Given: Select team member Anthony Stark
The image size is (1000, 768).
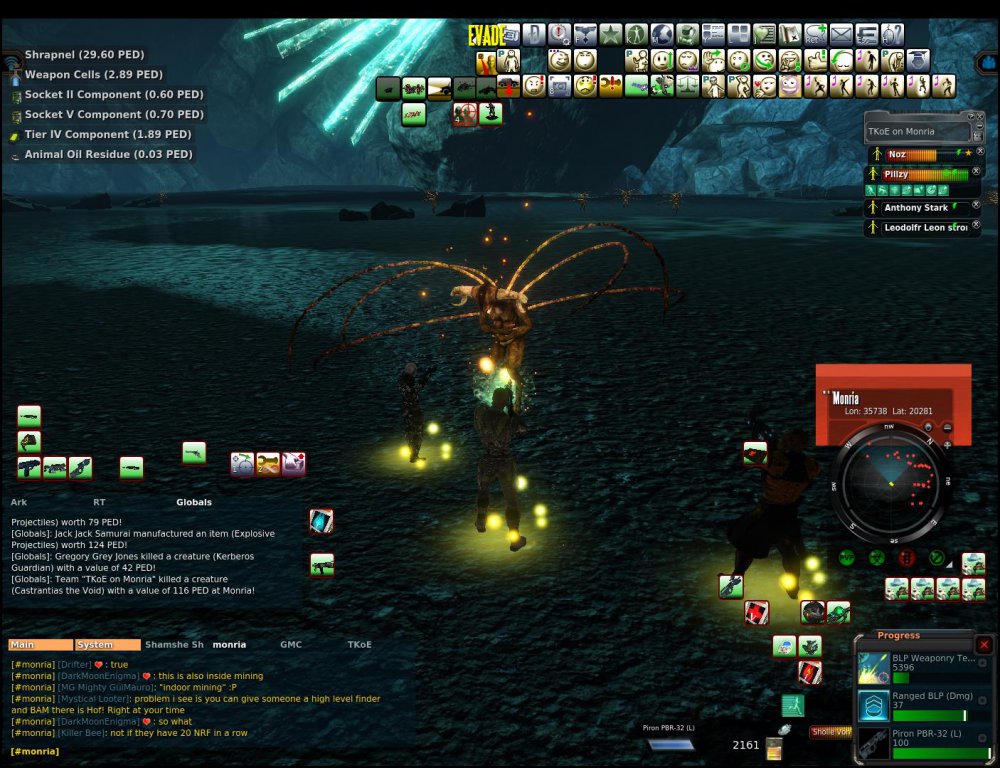Looking at the screenshot, I should coord(915,208).
